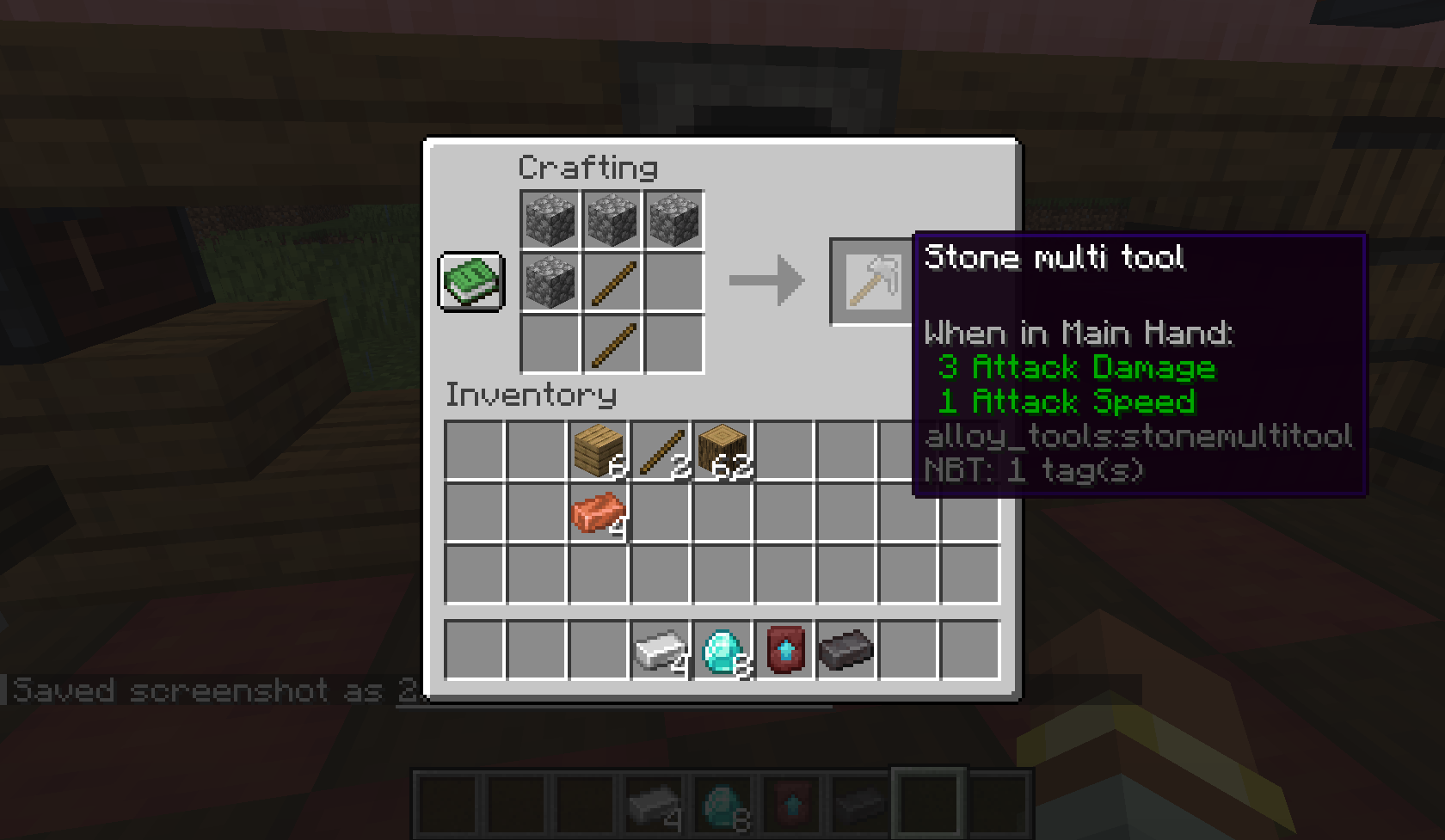Click the top-middle cobblestone in the crafting grid
The image size is (1445, 840).
[x=612, y=218]
